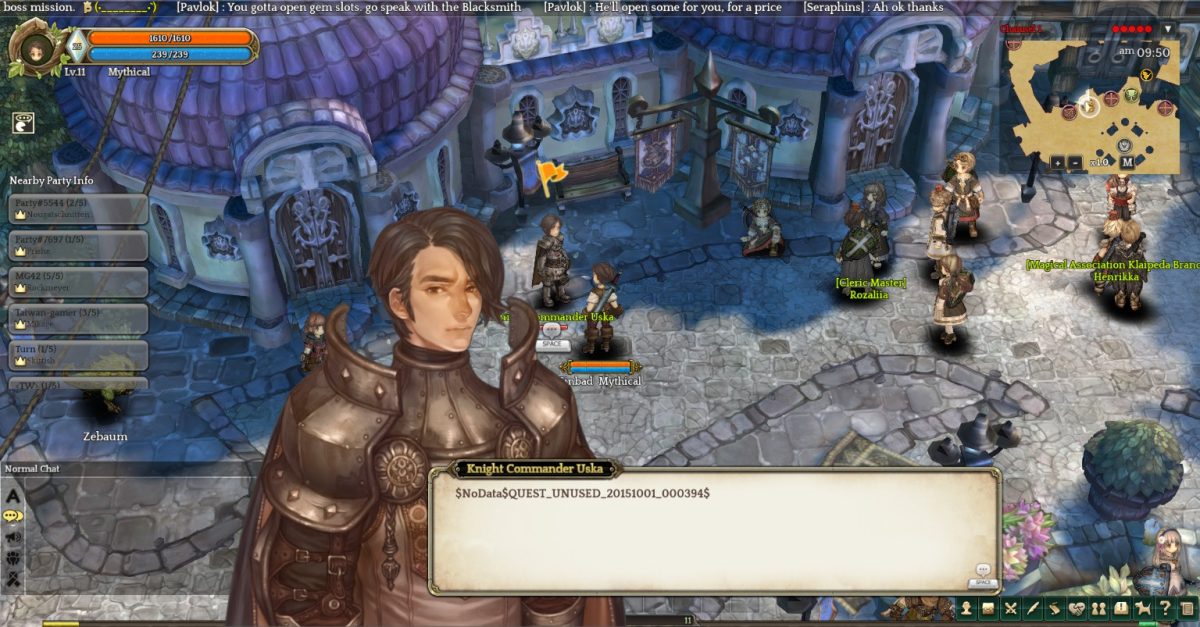Screen dimensions: 1200x627
Task: Click the speech bubble chat mode icon
Action: 13,516
